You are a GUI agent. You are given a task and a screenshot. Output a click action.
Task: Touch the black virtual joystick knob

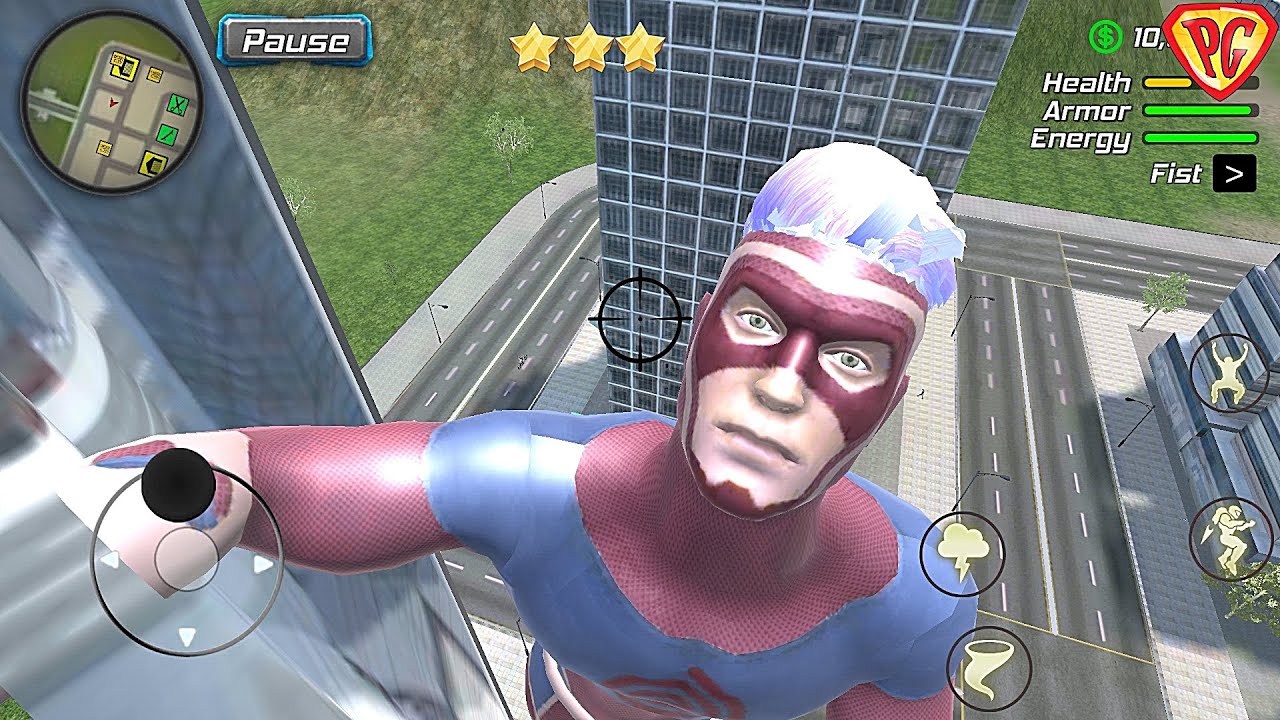[x=178, y=484]
